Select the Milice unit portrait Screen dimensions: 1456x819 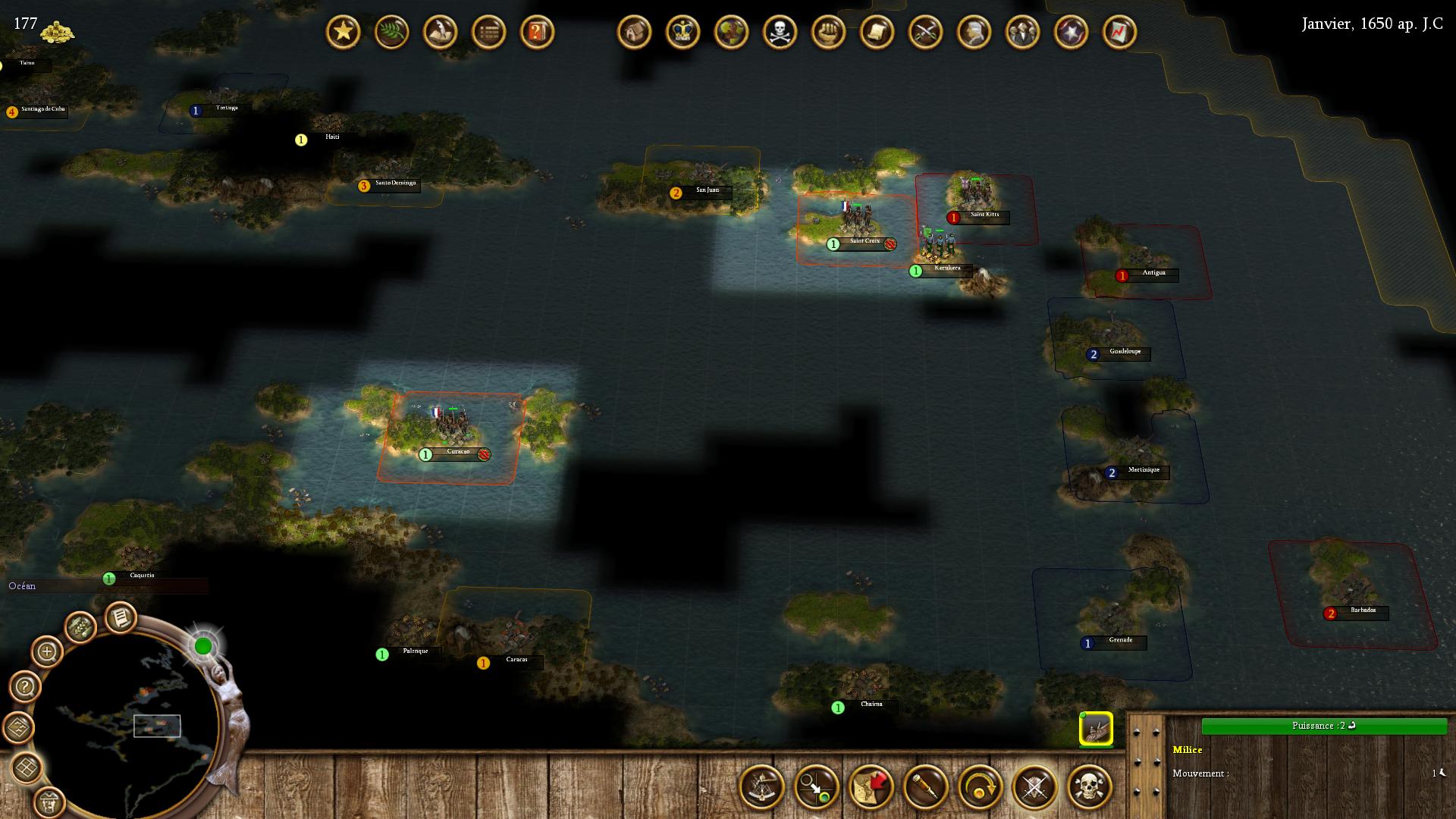1096,730
